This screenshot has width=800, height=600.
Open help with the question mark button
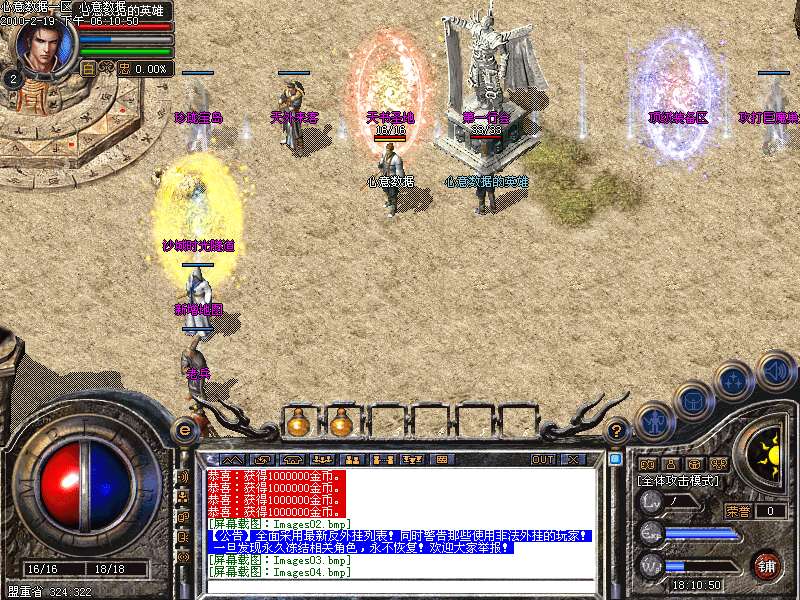[617, 431]
